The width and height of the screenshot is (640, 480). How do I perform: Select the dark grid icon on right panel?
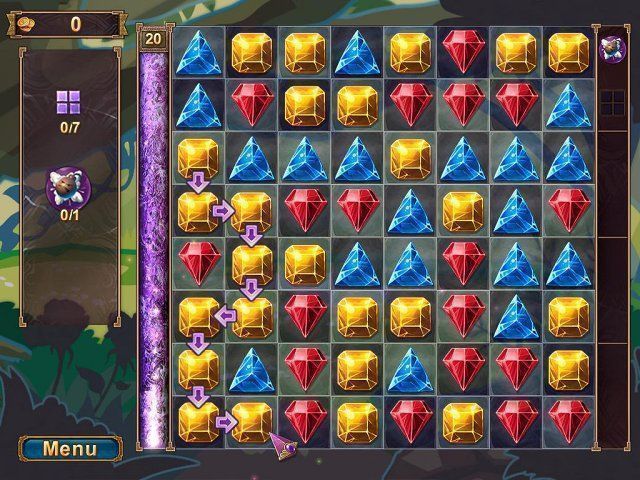coord(610,101)
